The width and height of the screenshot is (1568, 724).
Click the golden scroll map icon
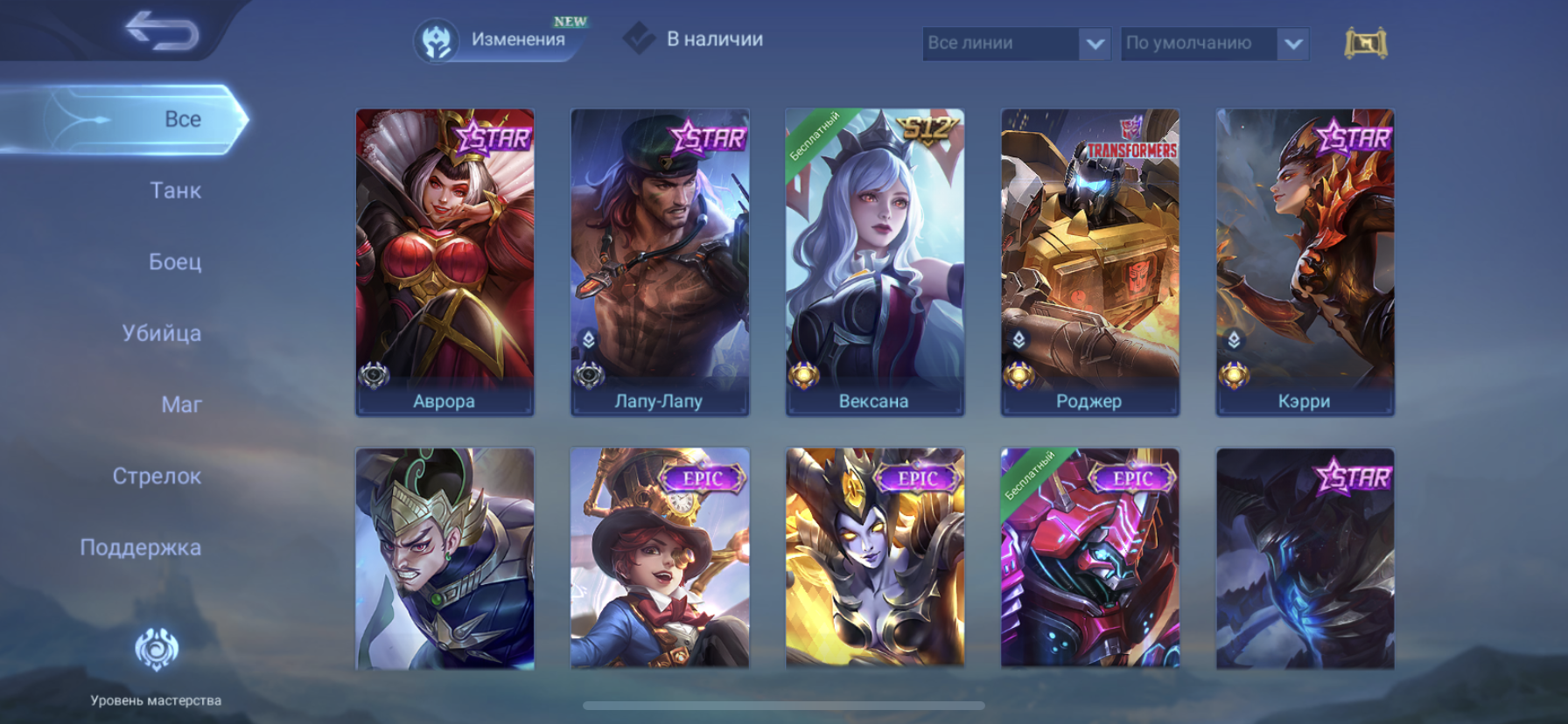click(1365, 43)
